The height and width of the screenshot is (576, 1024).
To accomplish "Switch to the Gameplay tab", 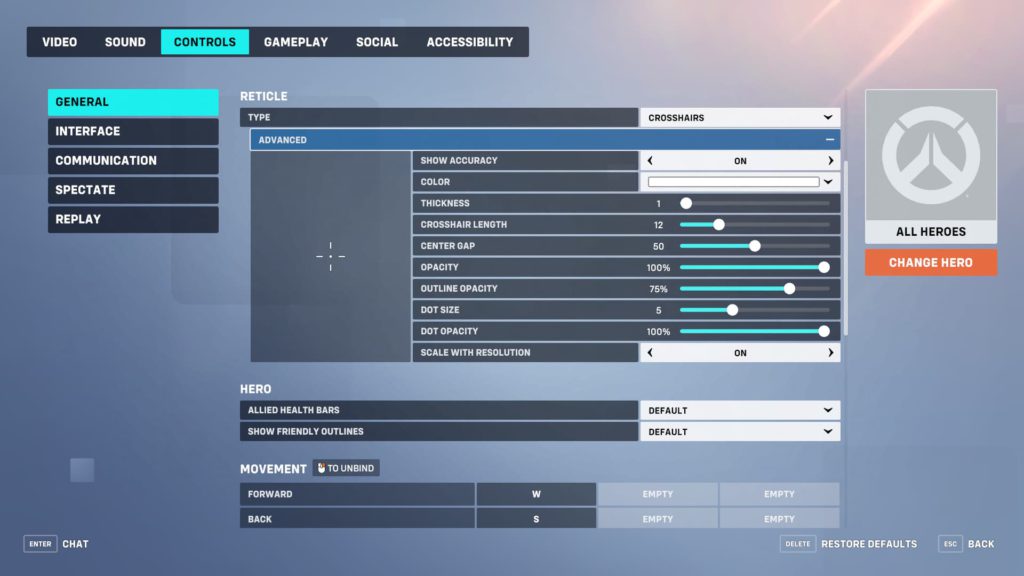I will pos(295,42).
